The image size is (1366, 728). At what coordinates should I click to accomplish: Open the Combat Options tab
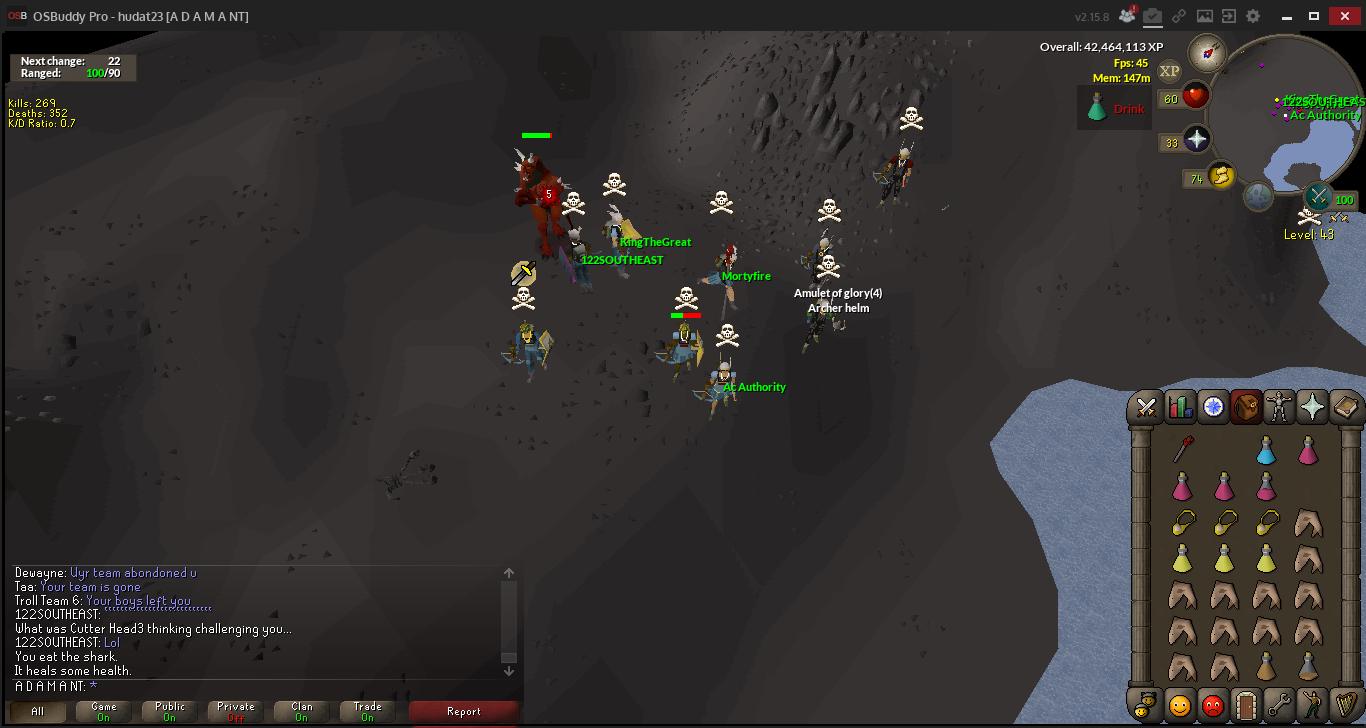[x=1146, y=406]
